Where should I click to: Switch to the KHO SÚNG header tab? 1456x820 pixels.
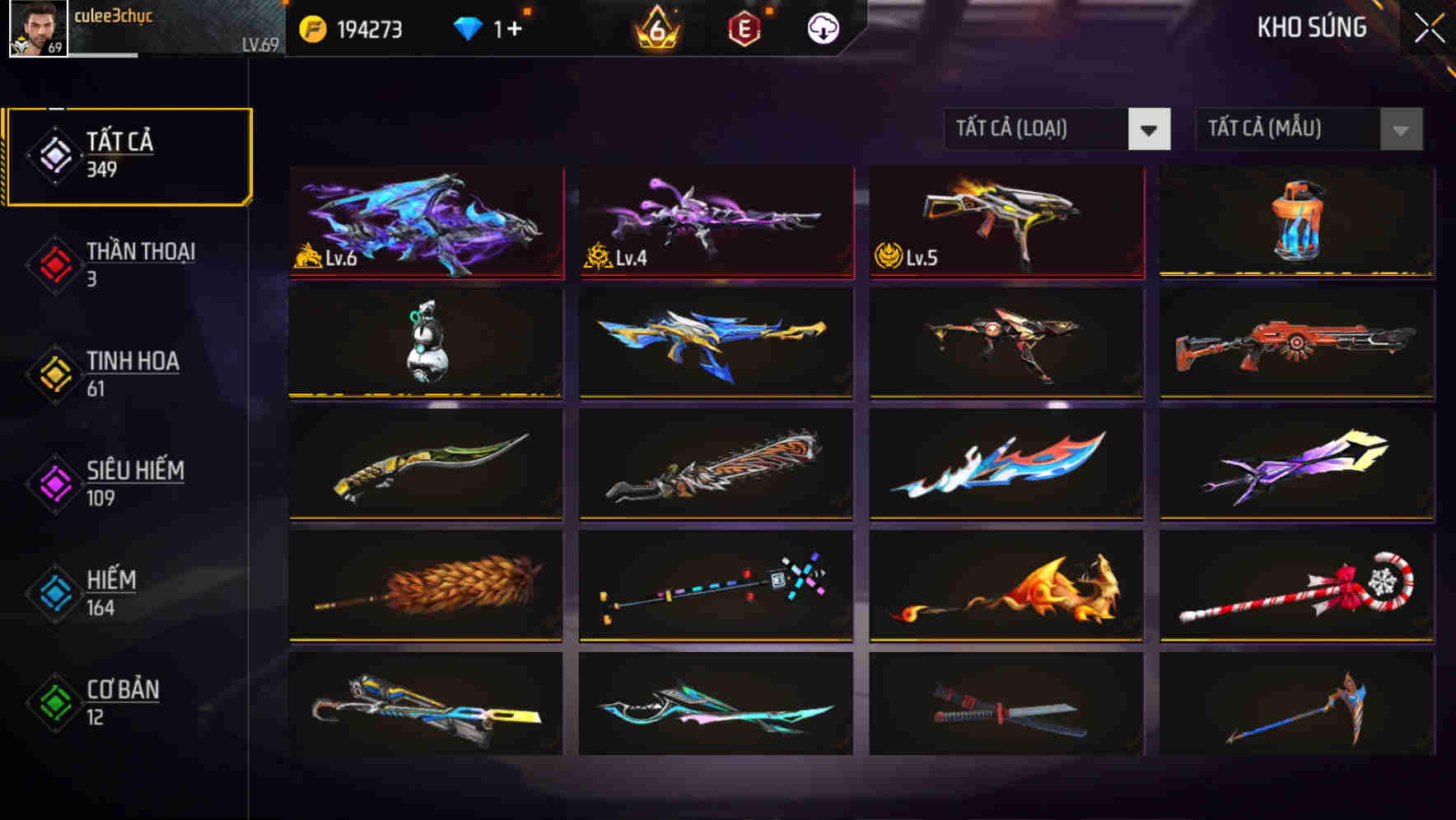pyautogui.click(x=1313, y=27)
